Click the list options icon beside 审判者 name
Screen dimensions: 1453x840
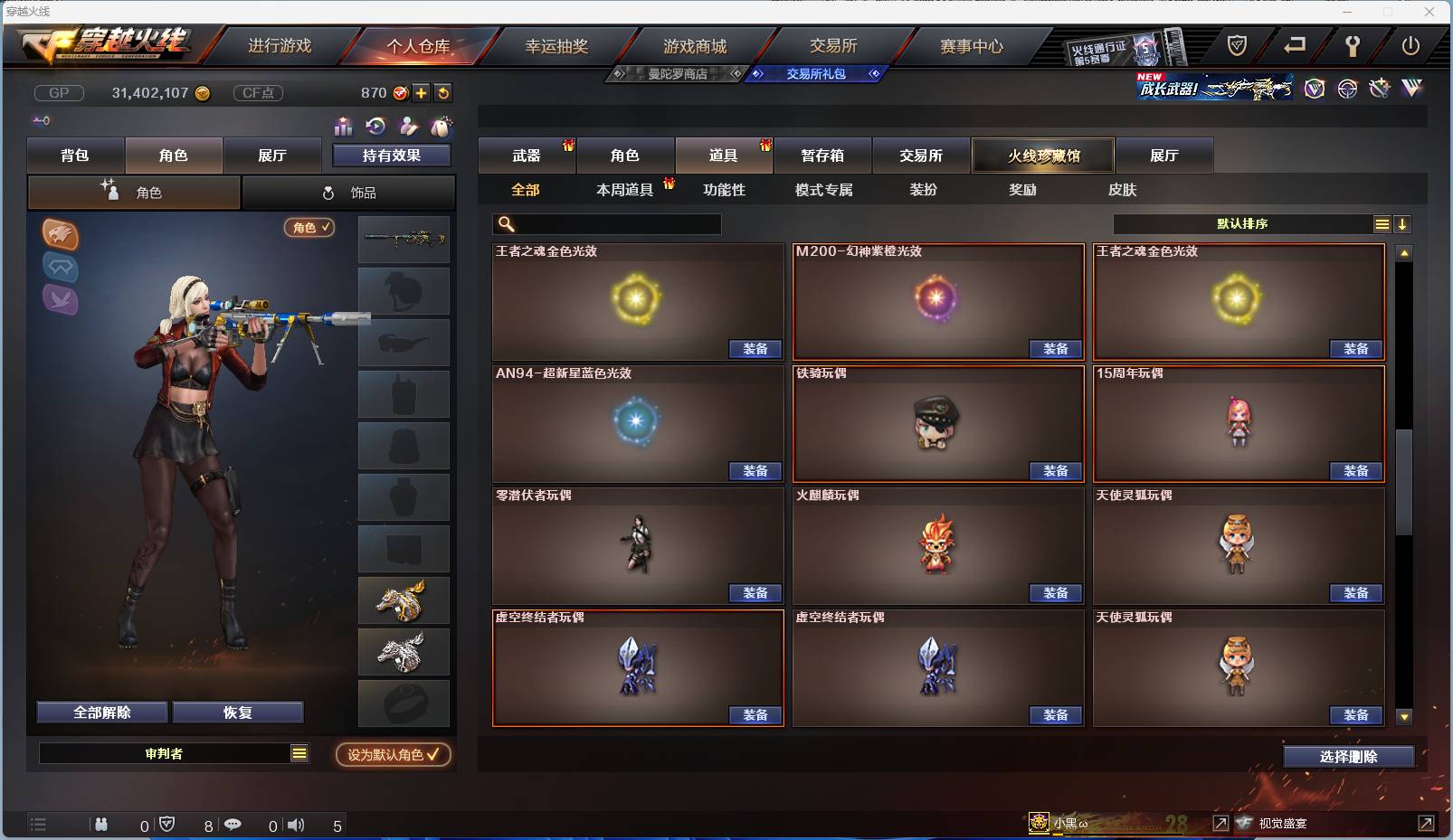coord(299,752)
